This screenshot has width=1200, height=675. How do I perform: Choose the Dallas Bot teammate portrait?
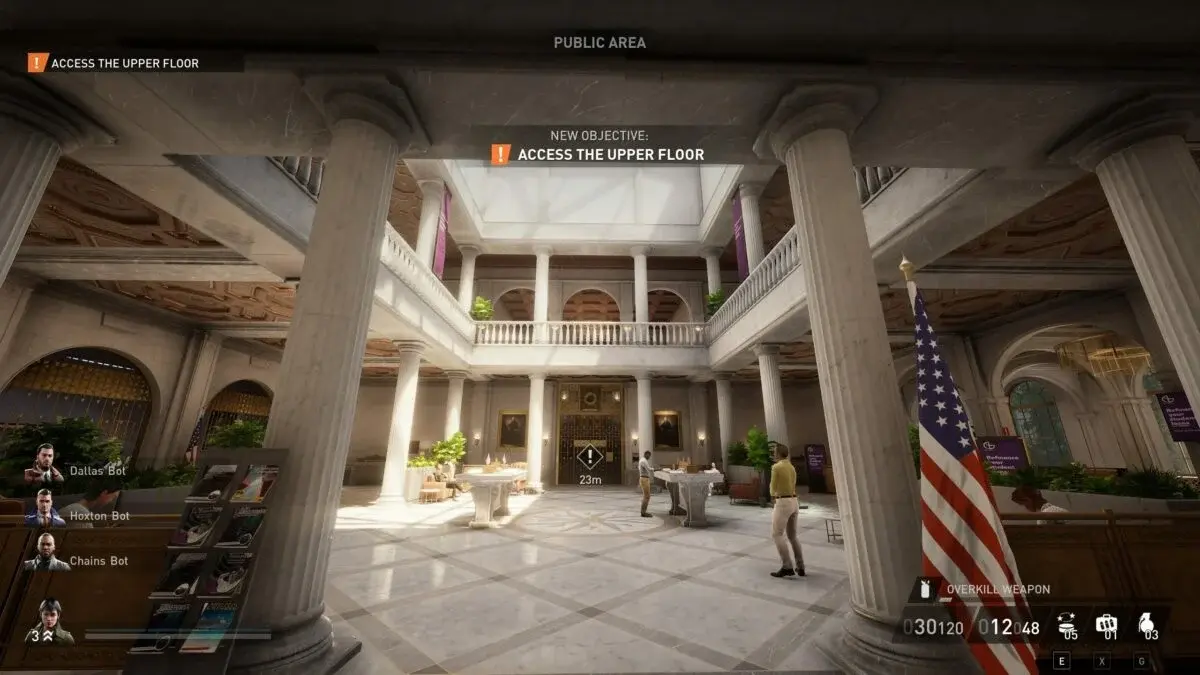[x=44, y=466]
